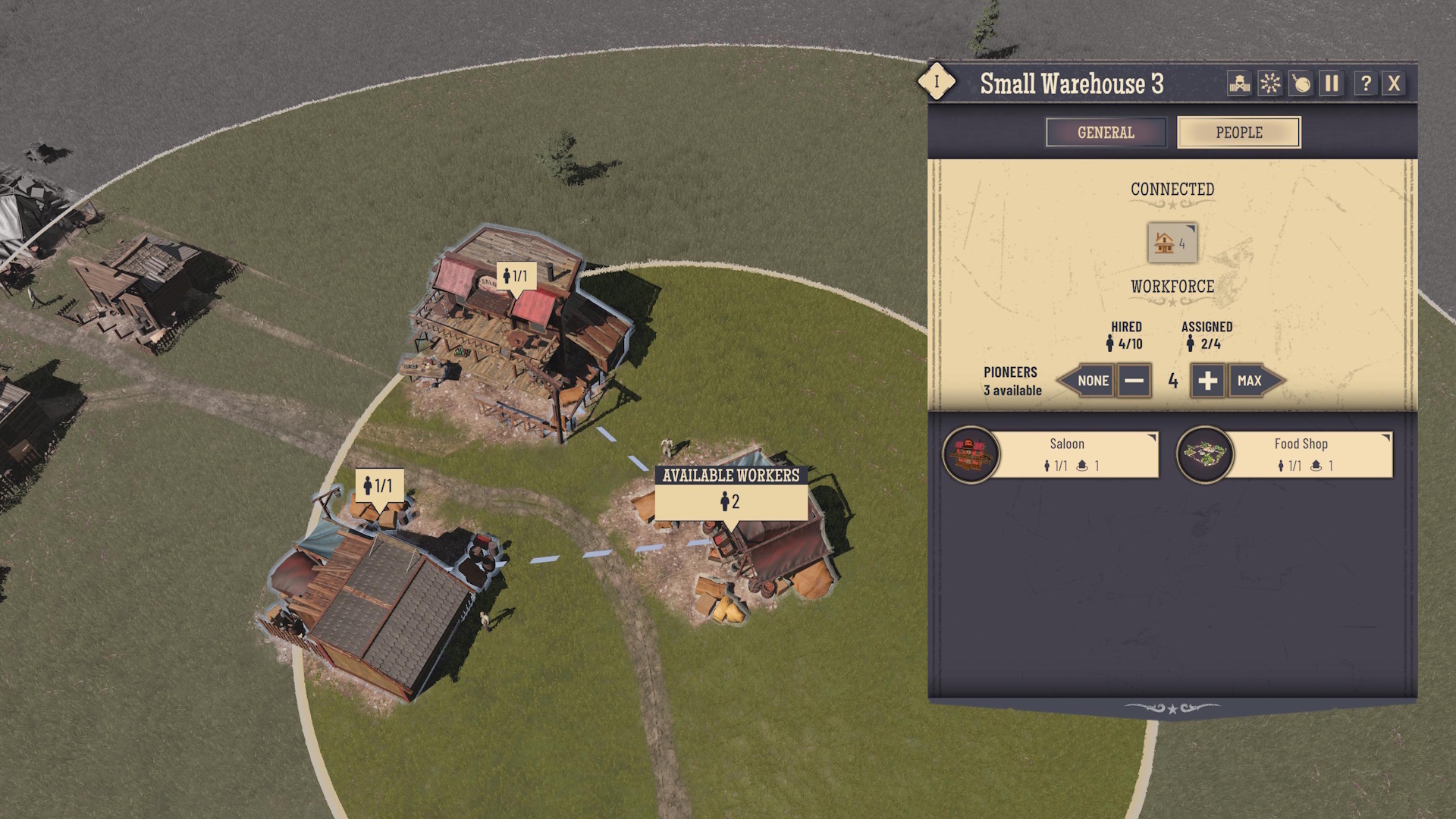Open the connected housing icon
Image resolution: width=1456 pixels, height=819 pixels.
click(x=1172, y=243)
